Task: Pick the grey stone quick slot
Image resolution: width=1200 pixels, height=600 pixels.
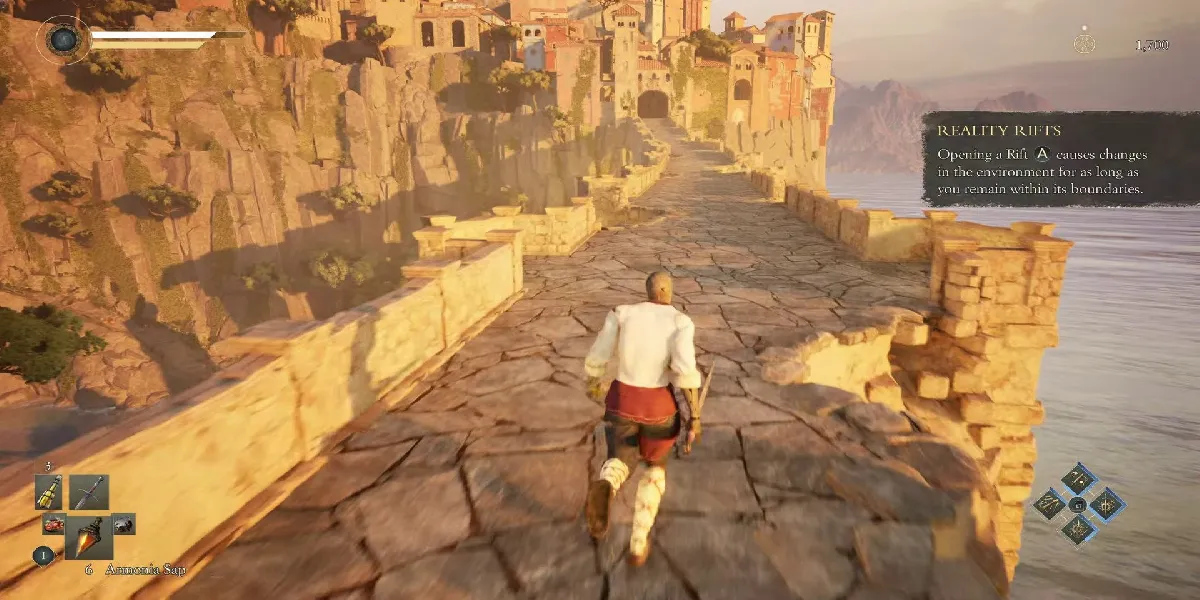Action: coord(123,524)
